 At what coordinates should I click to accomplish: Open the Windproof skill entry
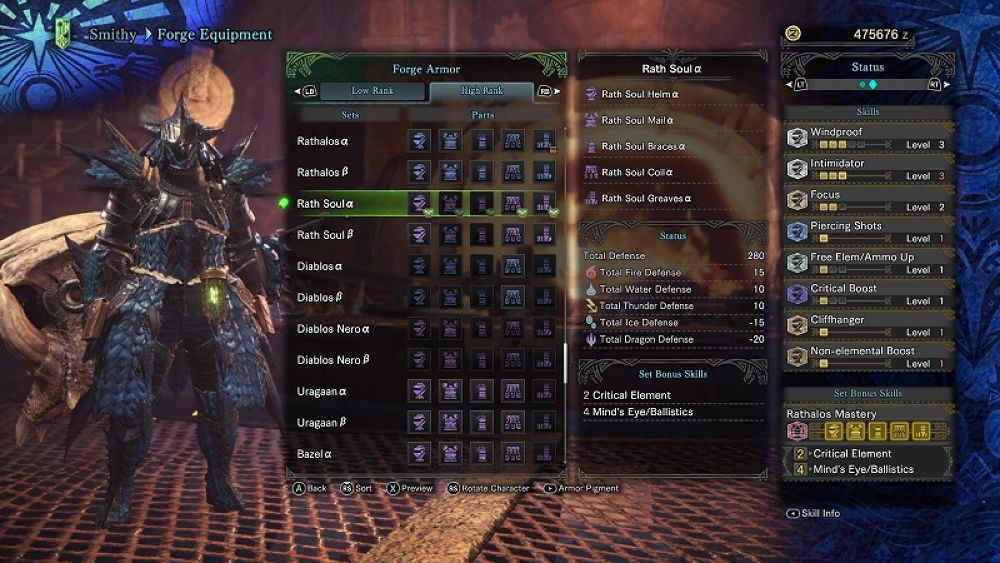tap(868, 138)
